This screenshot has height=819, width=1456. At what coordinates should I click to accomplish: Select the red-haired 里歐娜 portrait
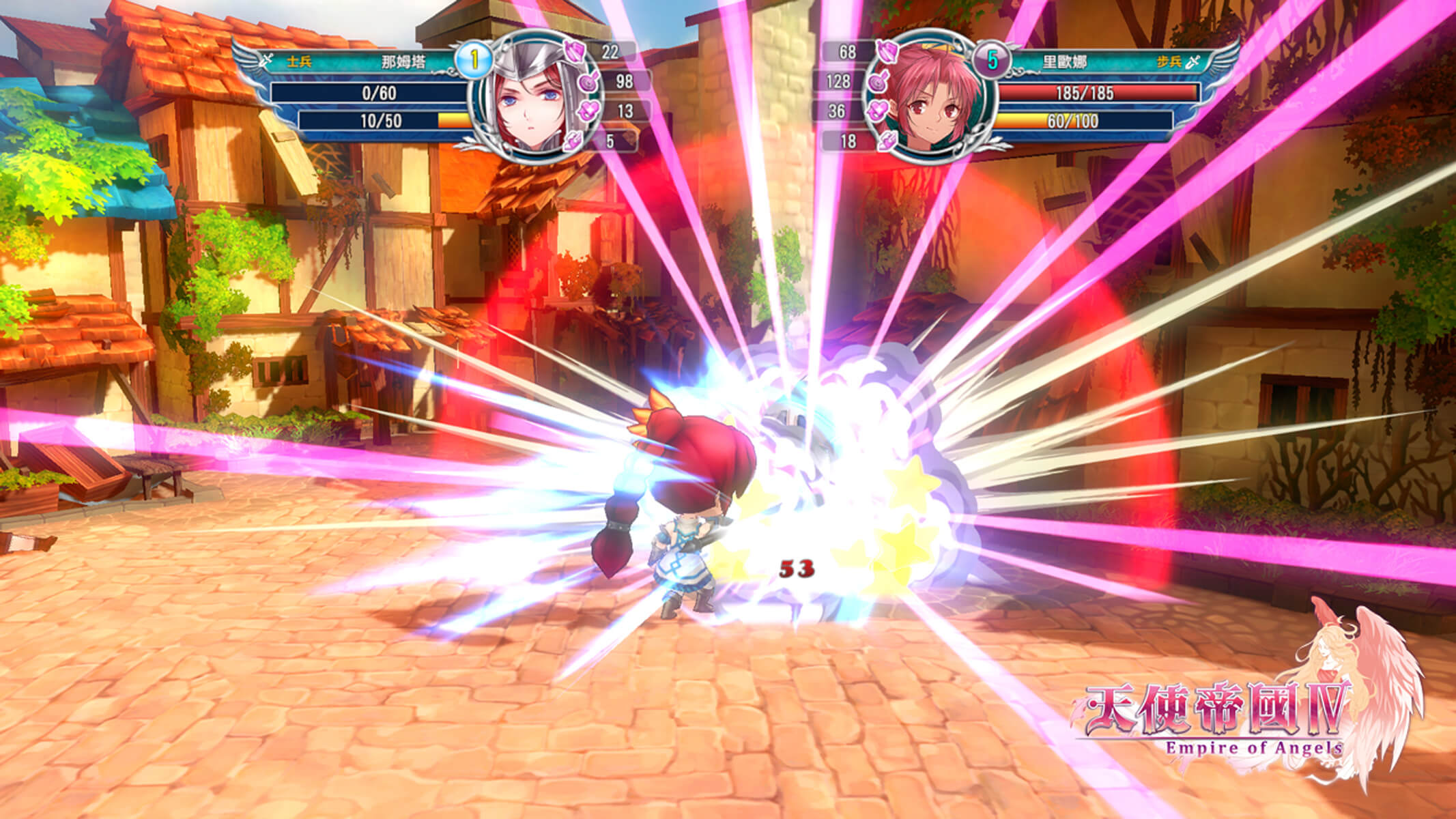point(931,96)
